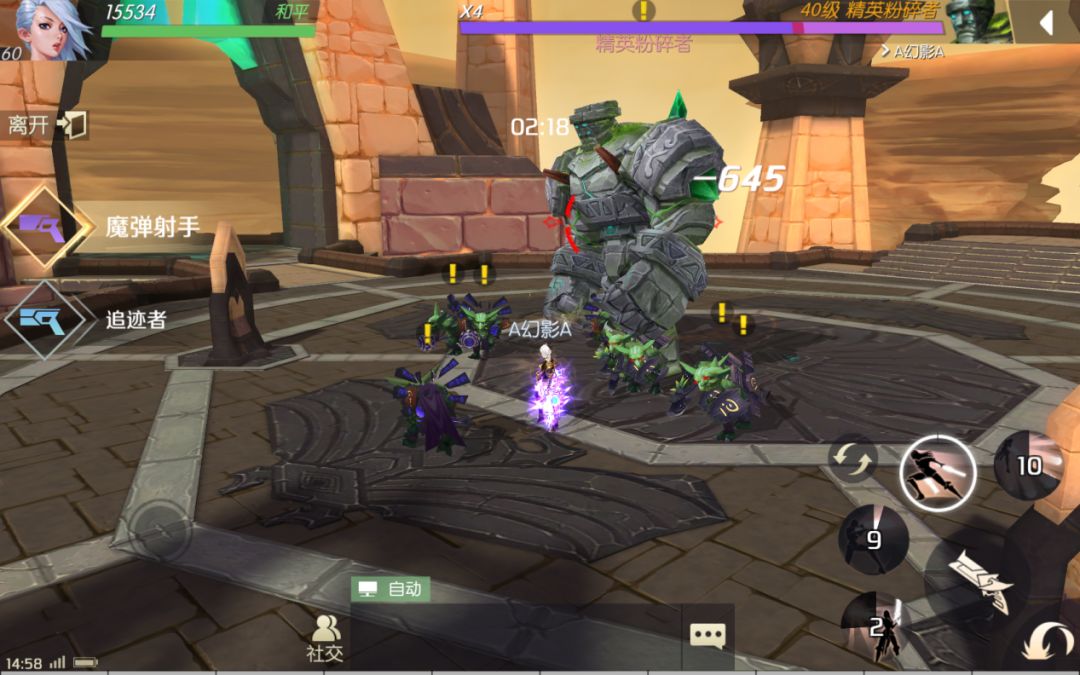Activate the circular swap-arrows skill button
1080x675 pixels.
852,459
